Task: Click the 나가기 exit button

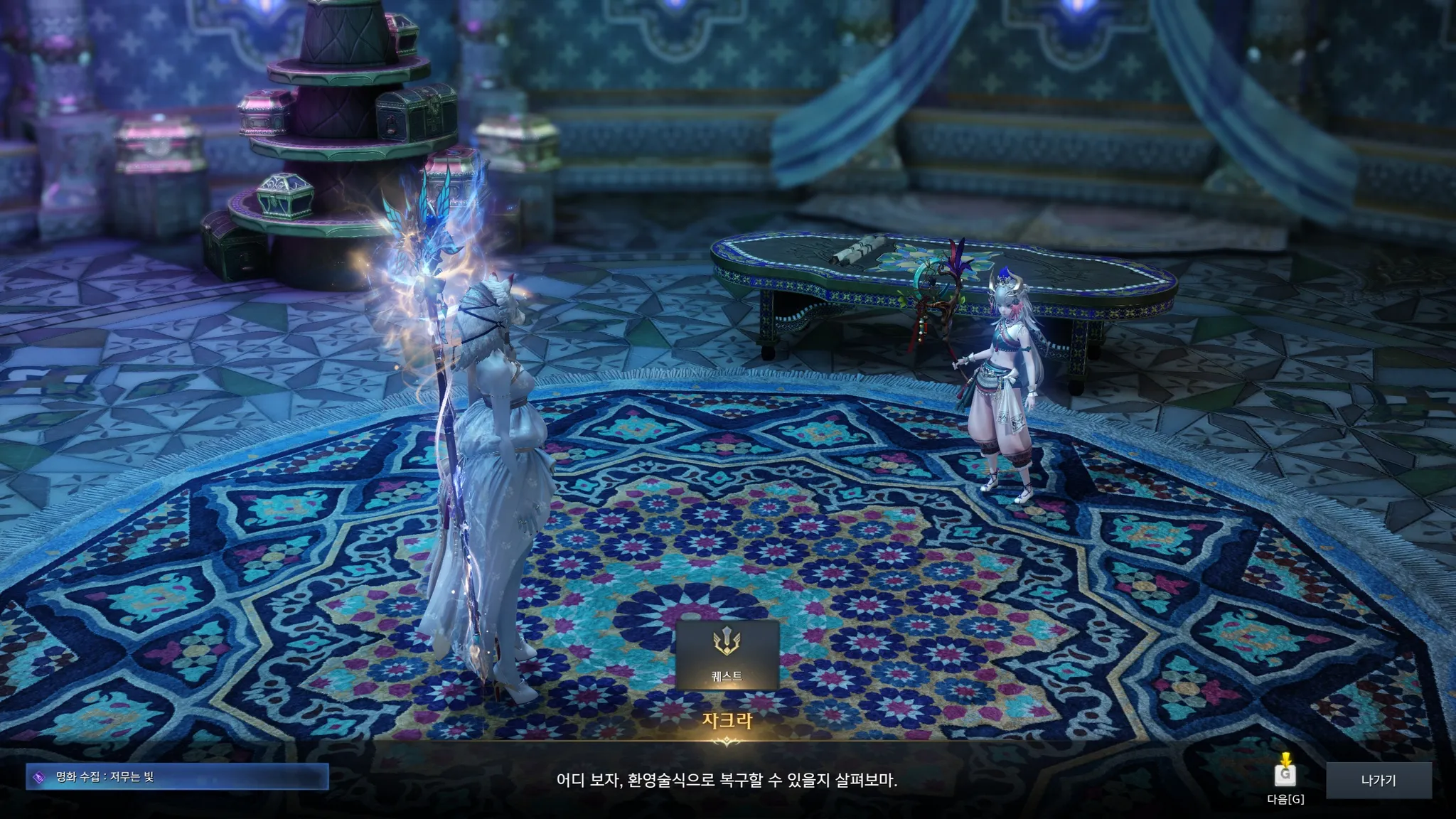Action: click(x=1379, y=781)
